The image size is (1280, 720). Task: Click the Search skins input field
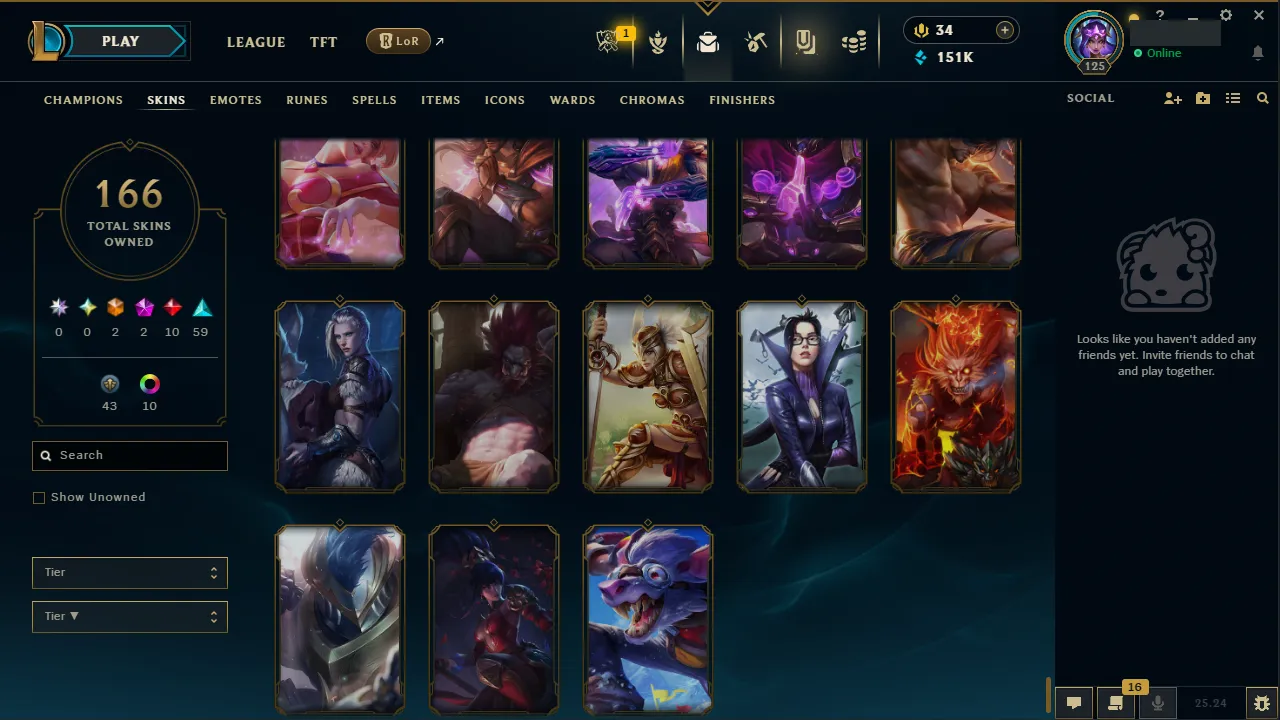[129, 455]
